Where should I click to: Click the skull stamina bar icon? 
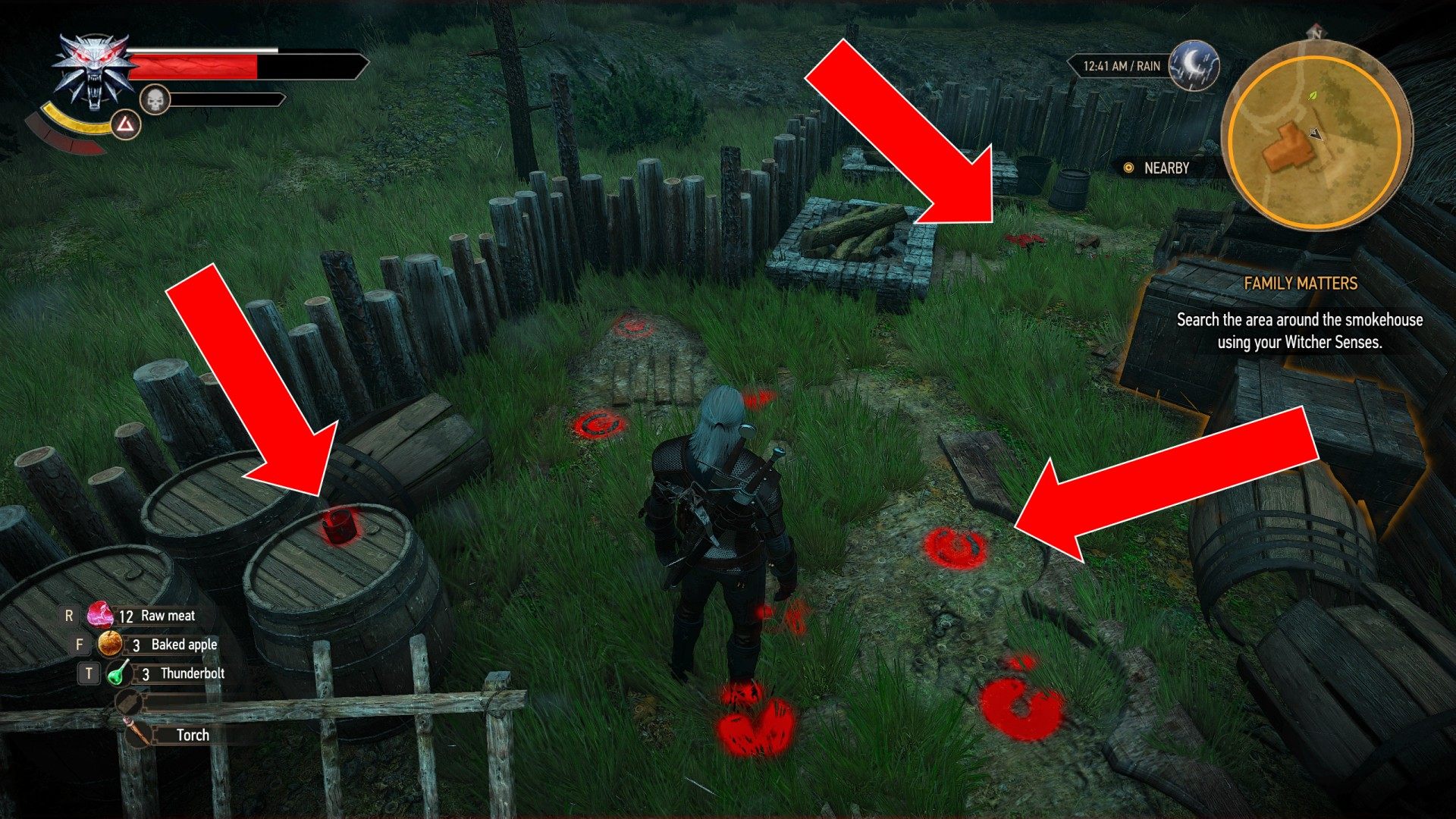point(154,99)
